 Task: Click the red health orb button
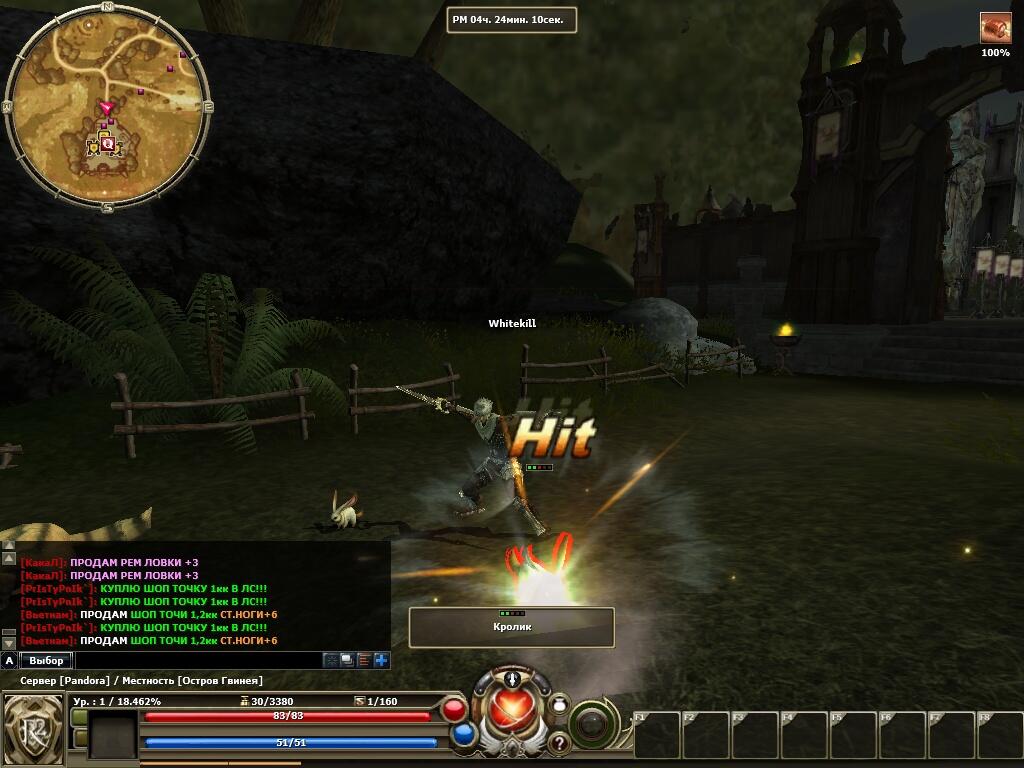[454, 710]
